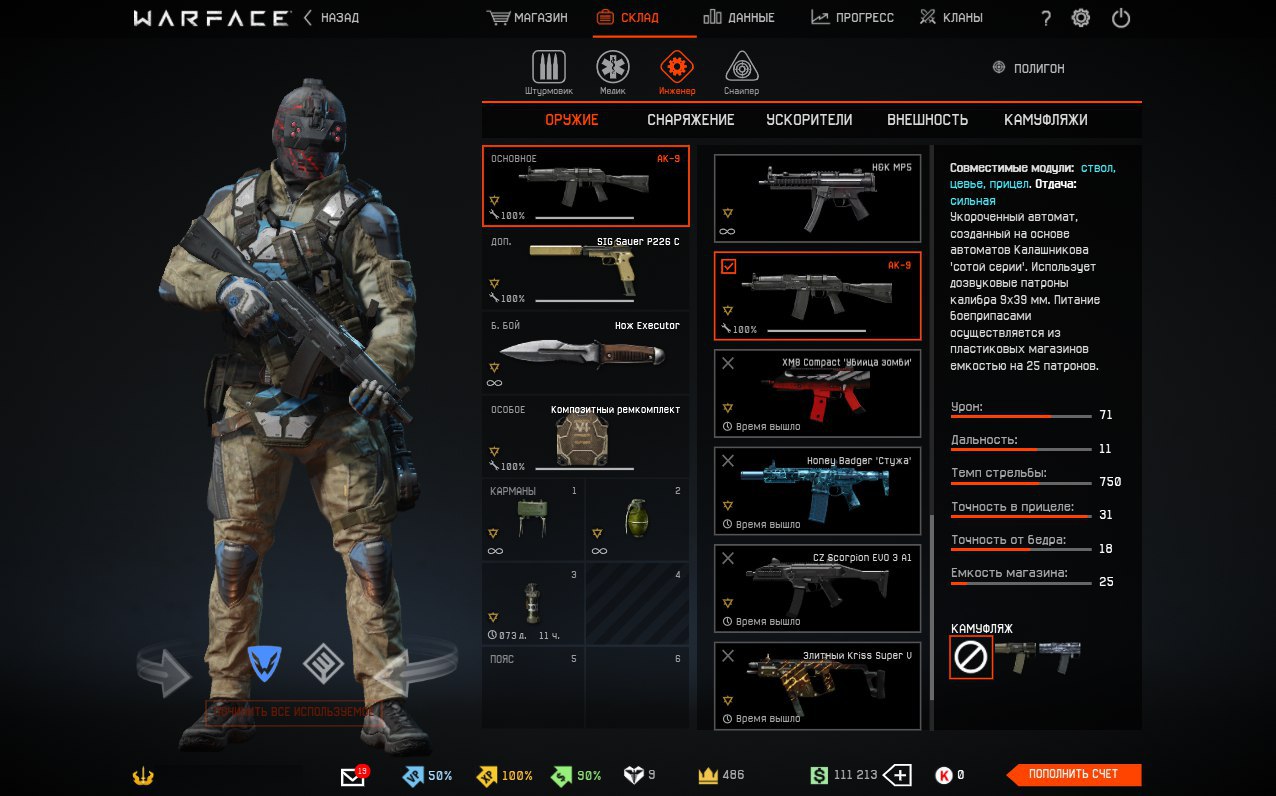The width and height of the screenshot is (1276, 796).
Task: Choose the H&K MP5 from weapon list
Action: 817,198
